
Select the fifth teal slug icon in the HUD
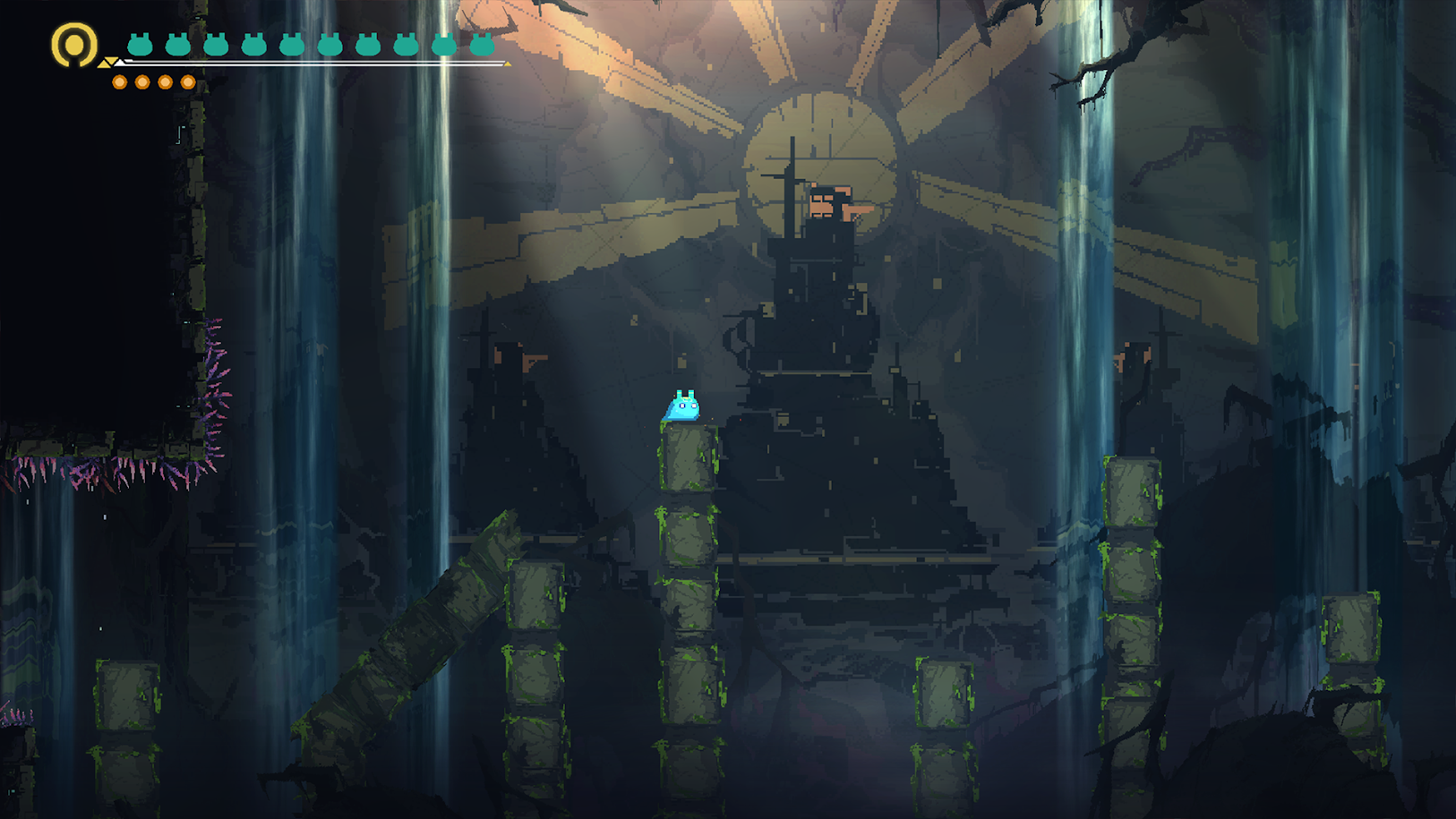(x=292, y=44)
